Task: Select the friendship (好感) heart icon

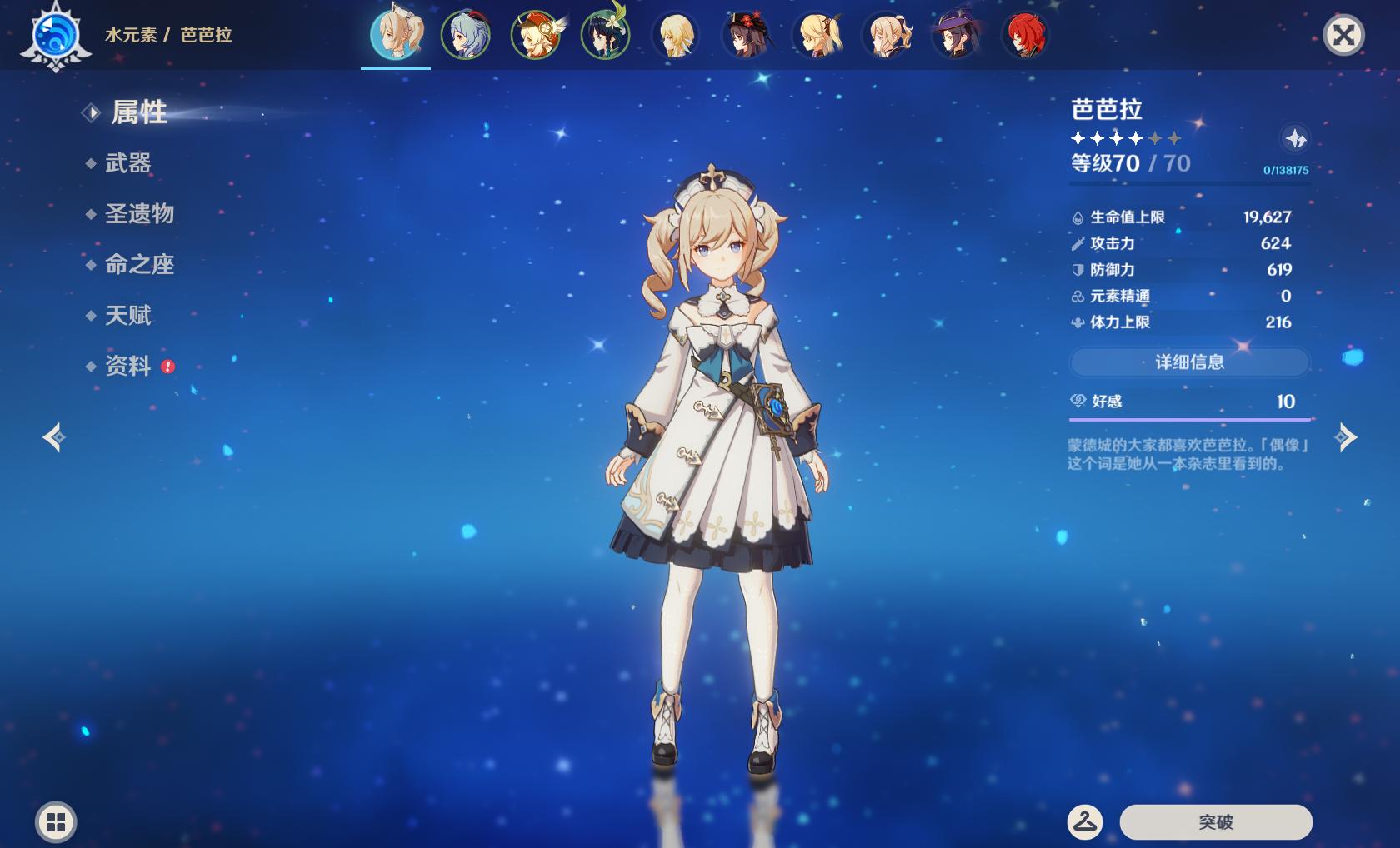Action: [x=1077, y=402]
